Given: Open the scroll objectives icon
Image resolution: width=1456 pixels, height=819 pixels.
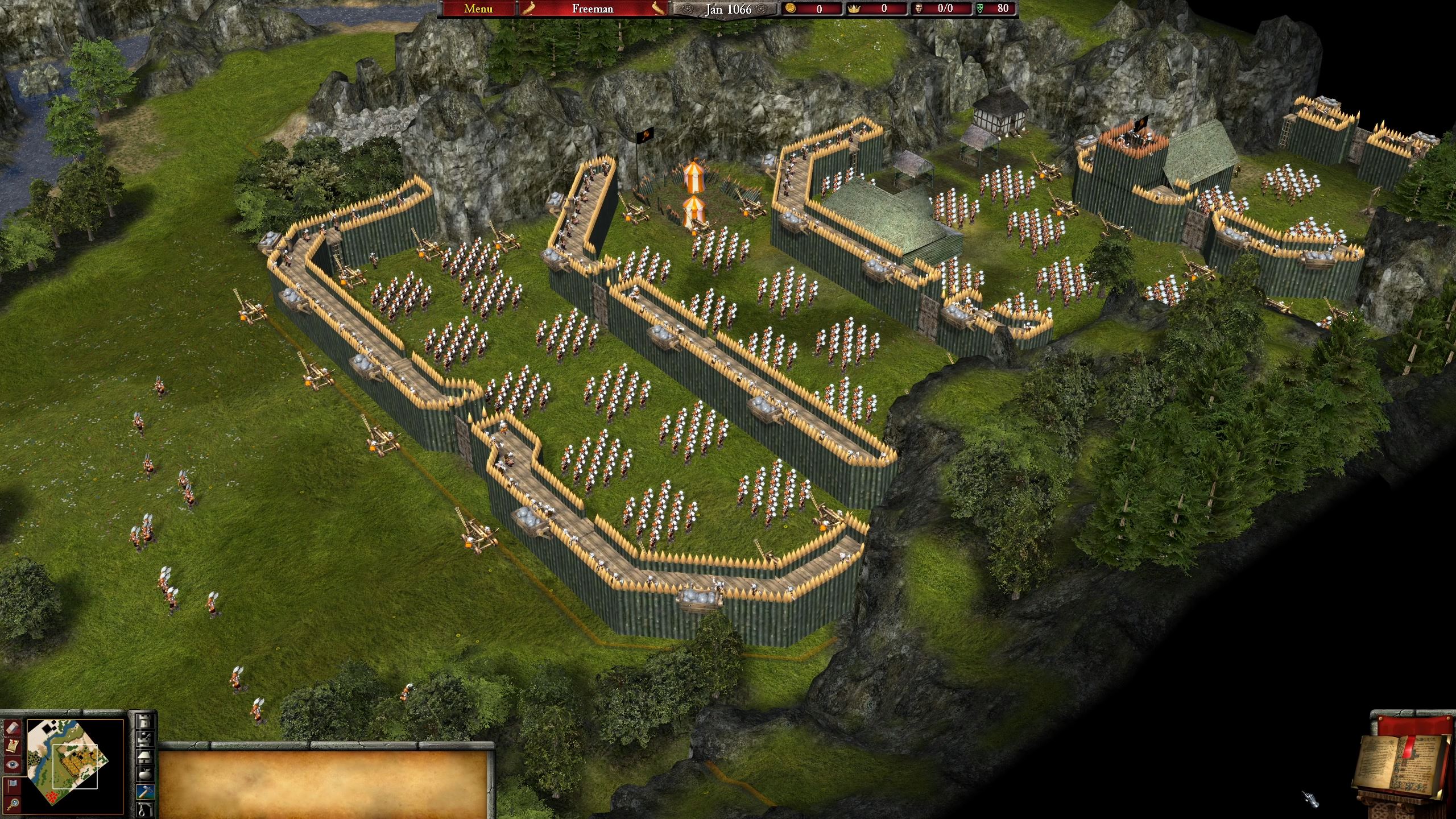Looking at the screenshot, I should coord(13,746).
